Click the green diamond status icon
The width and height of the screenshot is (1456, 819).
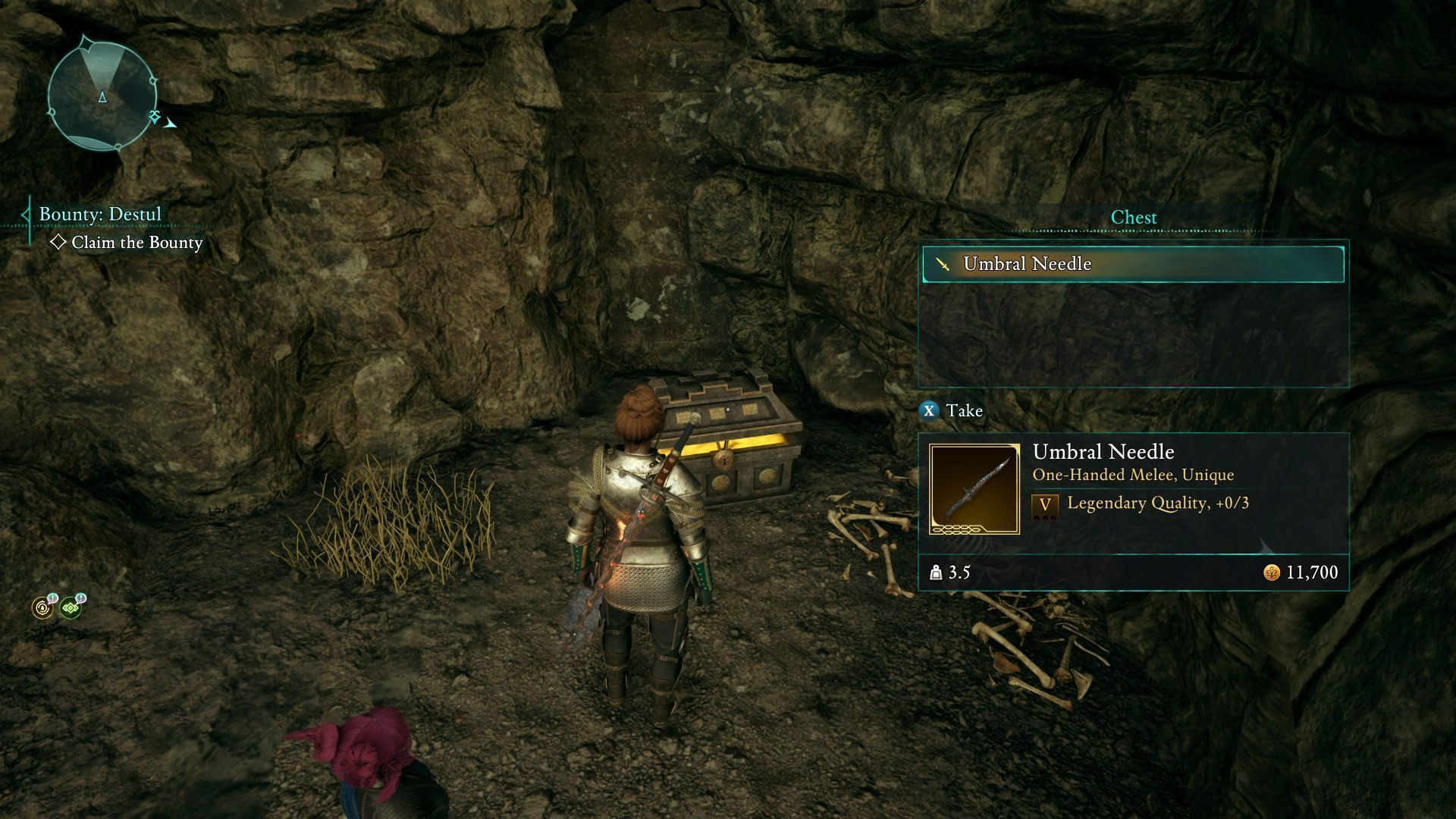71,607
